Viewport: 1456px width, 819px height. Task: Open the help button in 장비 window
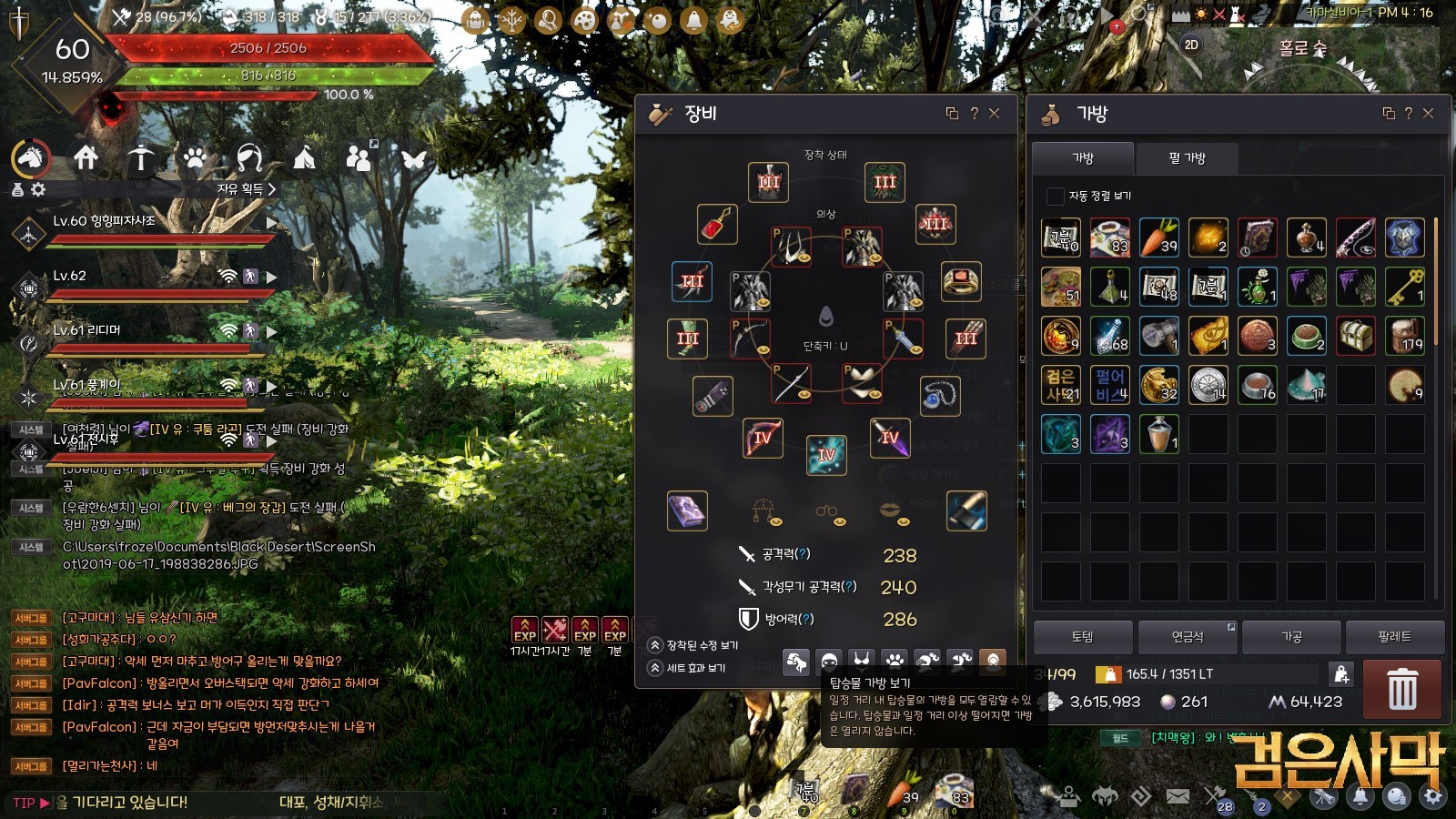tap(974, 113)
